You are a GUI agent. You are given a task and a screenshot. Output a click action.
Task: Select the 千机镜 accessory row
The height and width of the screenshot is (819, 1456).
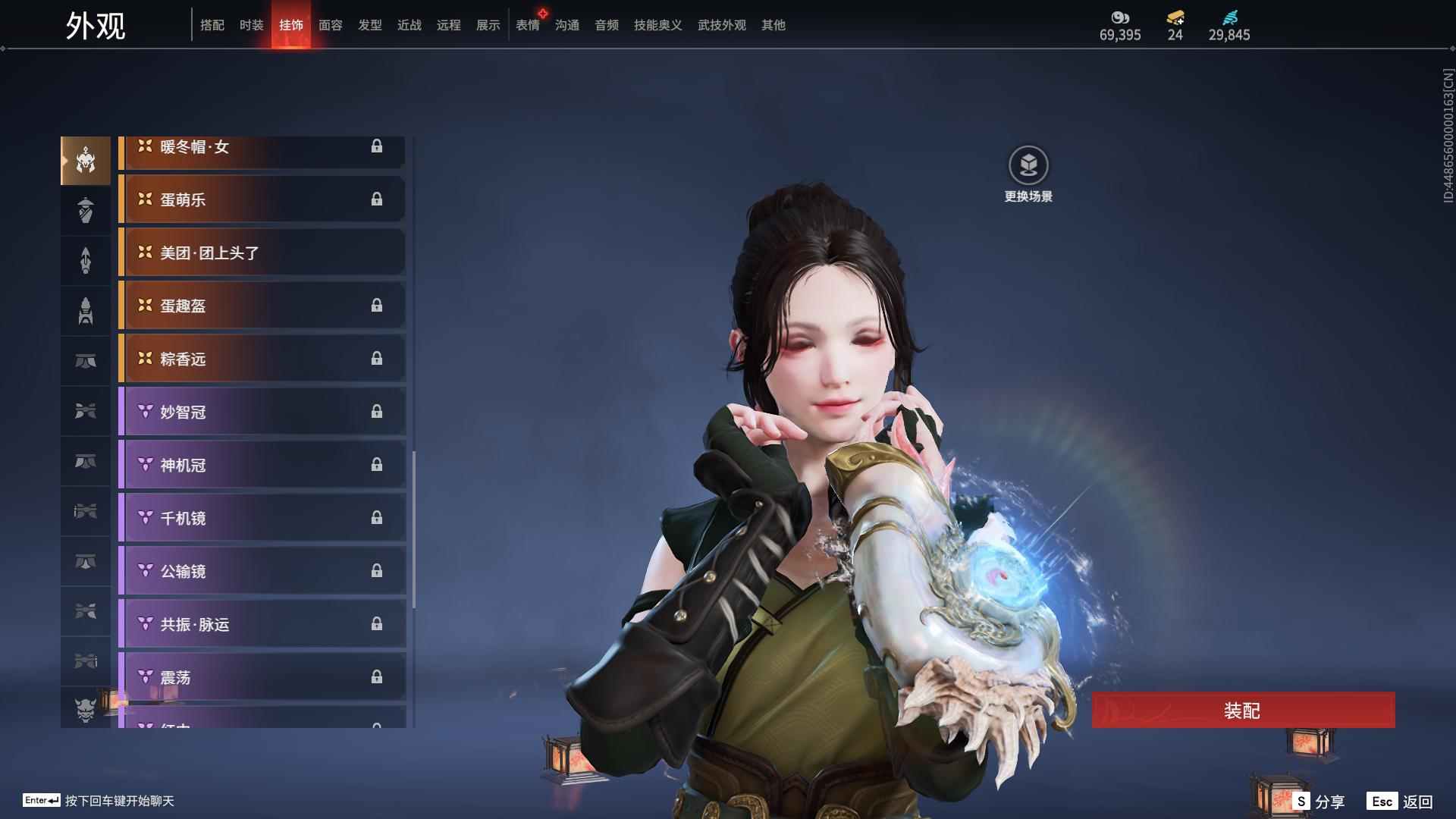262,518
